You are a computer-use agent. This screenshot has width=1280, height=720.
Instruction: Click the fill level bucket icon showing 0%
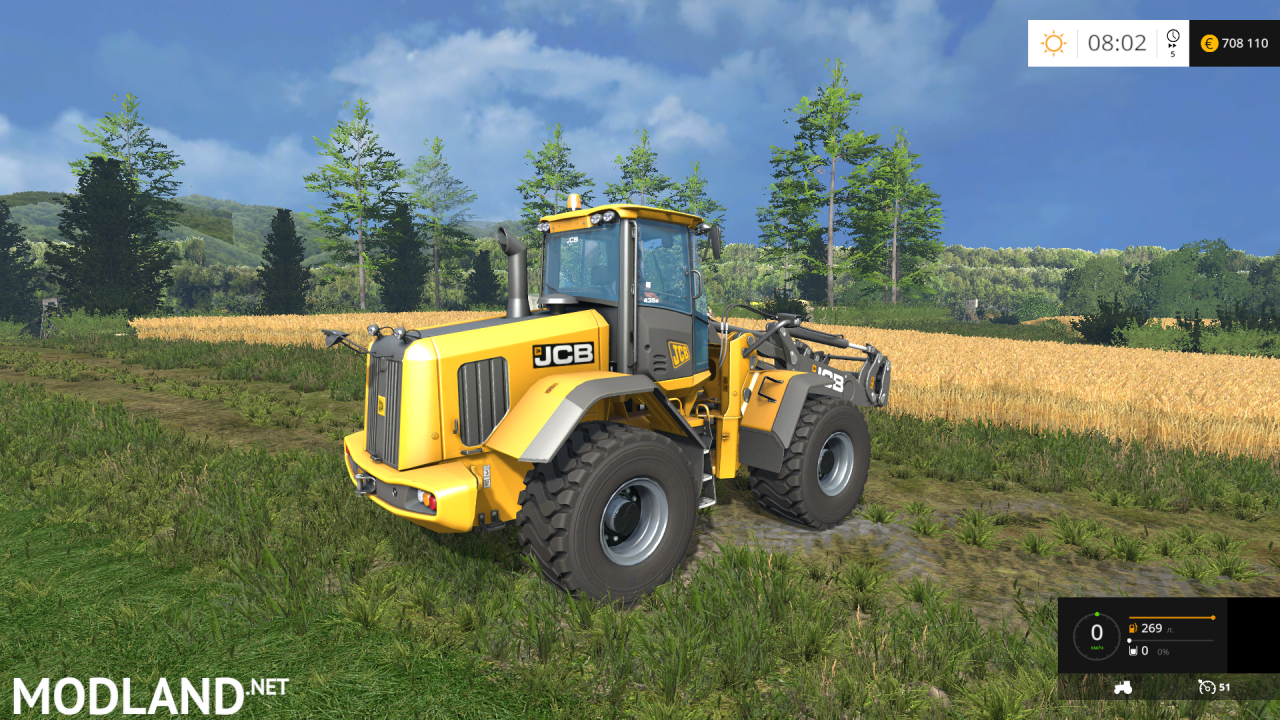pos(1133,651)
